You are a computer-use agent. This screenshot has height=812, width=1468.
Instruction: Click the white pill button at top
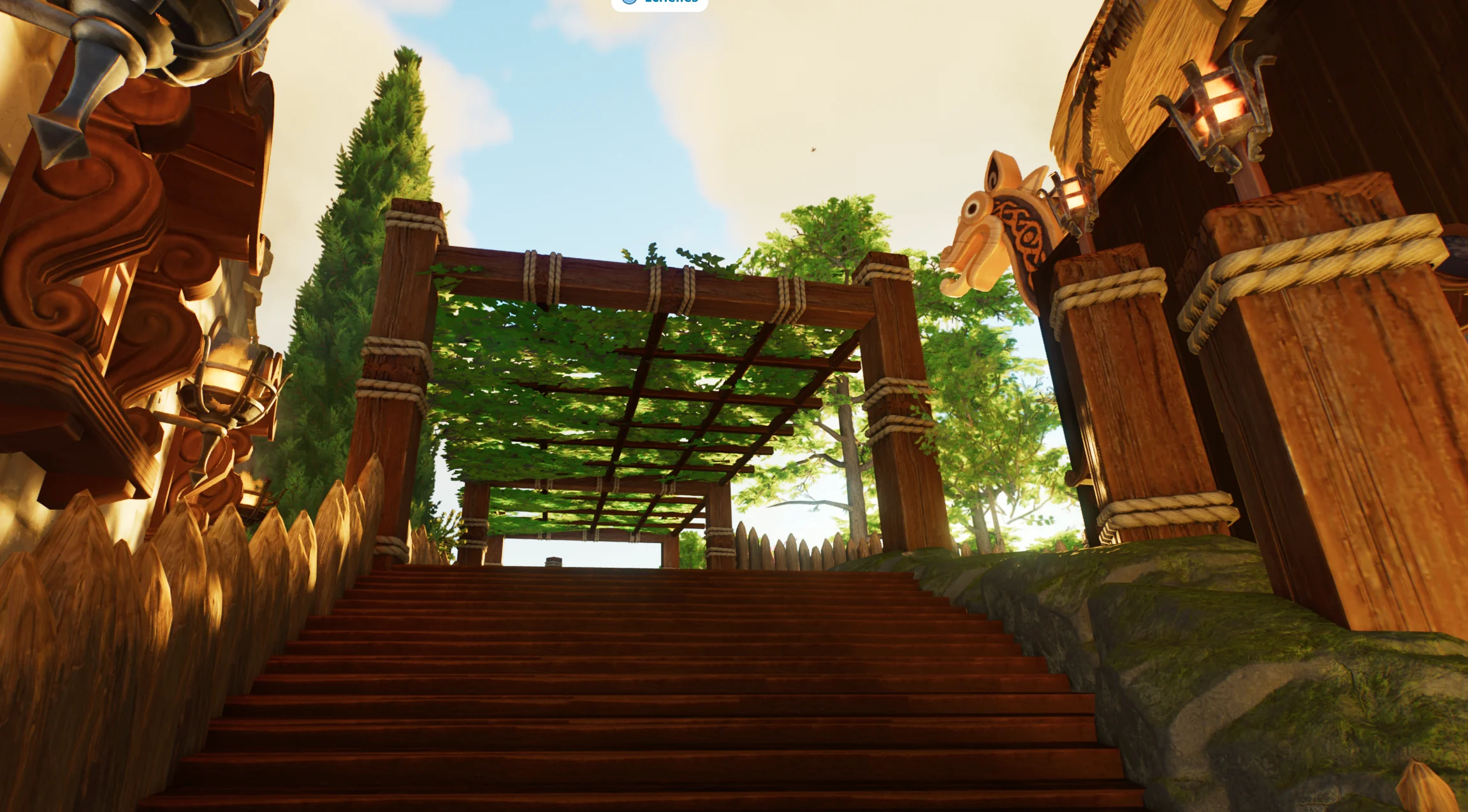point(659,3)
